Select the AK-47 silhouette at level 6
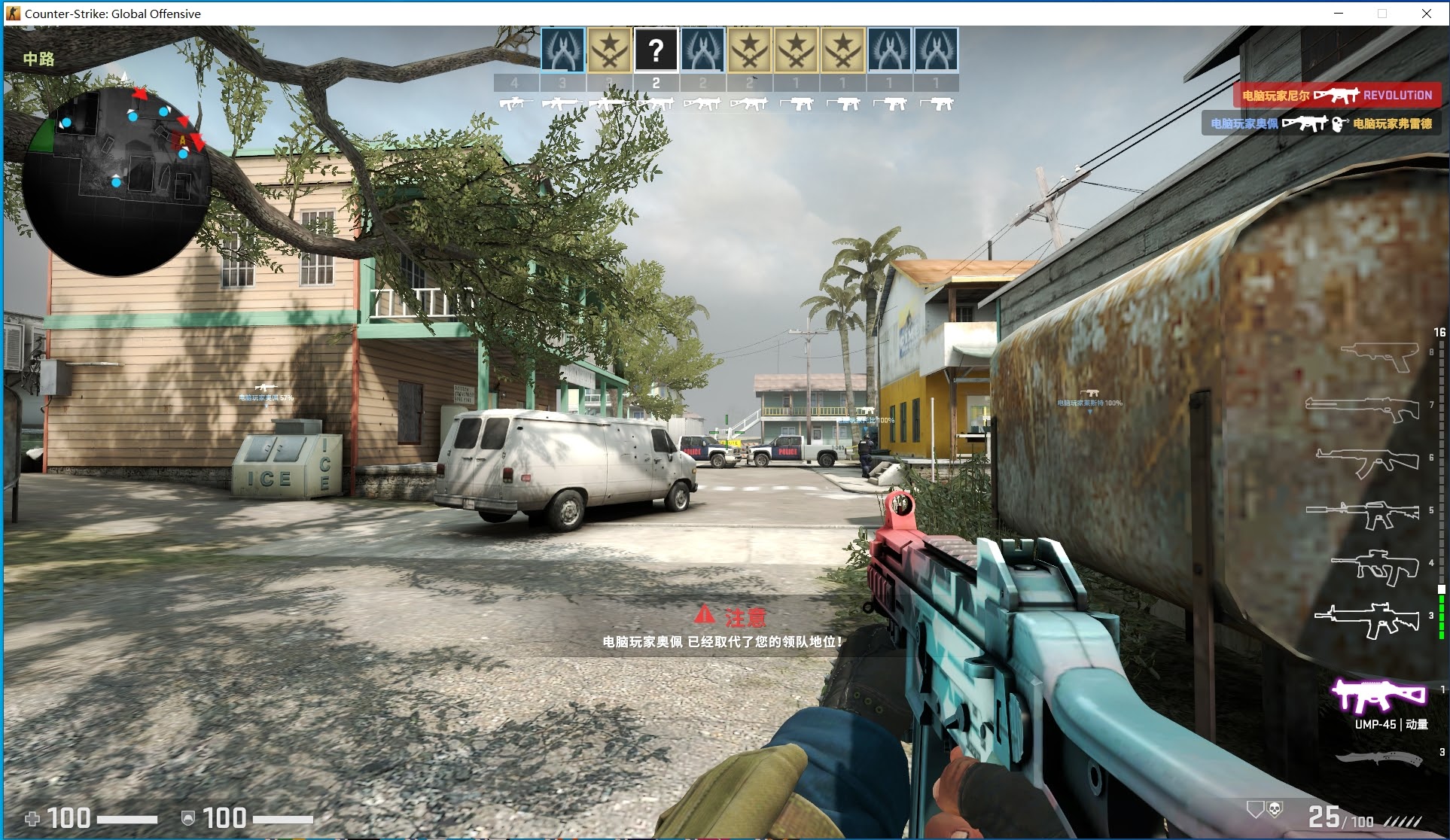 pyautogui.click(x=1367, y=461)
